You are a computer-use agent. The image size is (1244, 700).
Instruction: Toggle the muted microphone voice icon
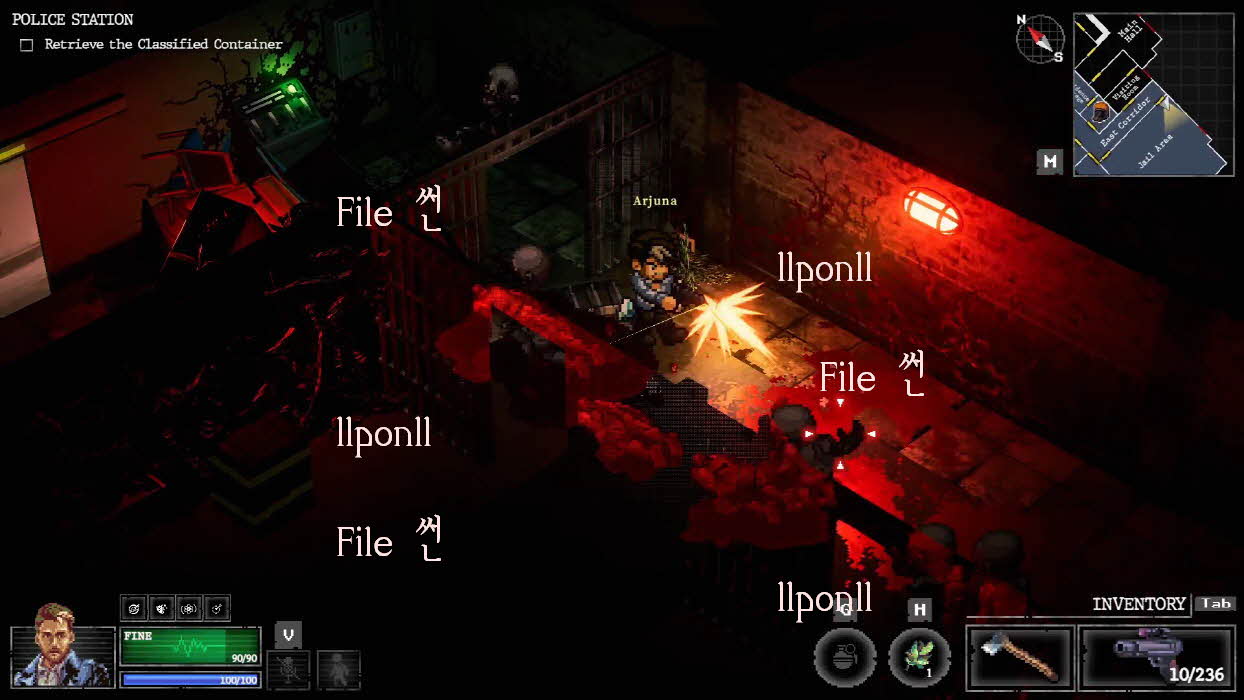point(288,669)
